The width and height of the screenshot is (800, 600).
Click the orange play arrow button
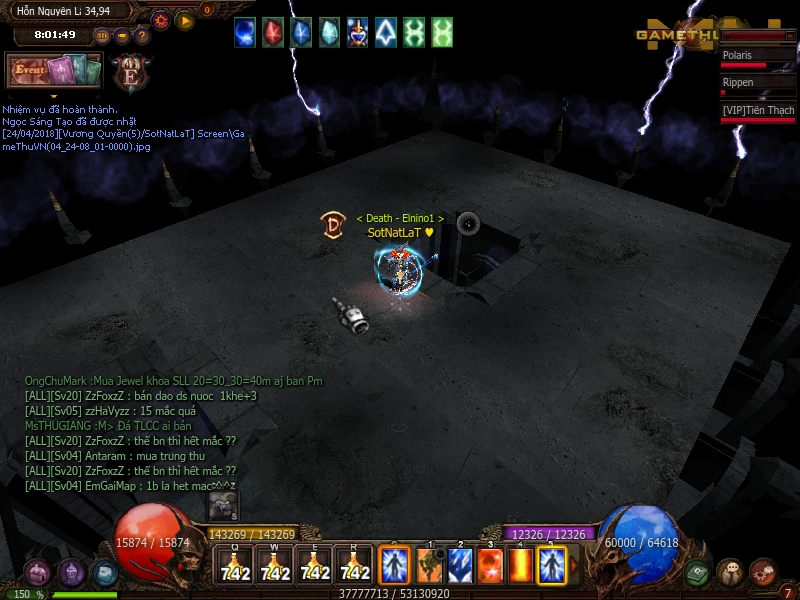pos(185,20)
